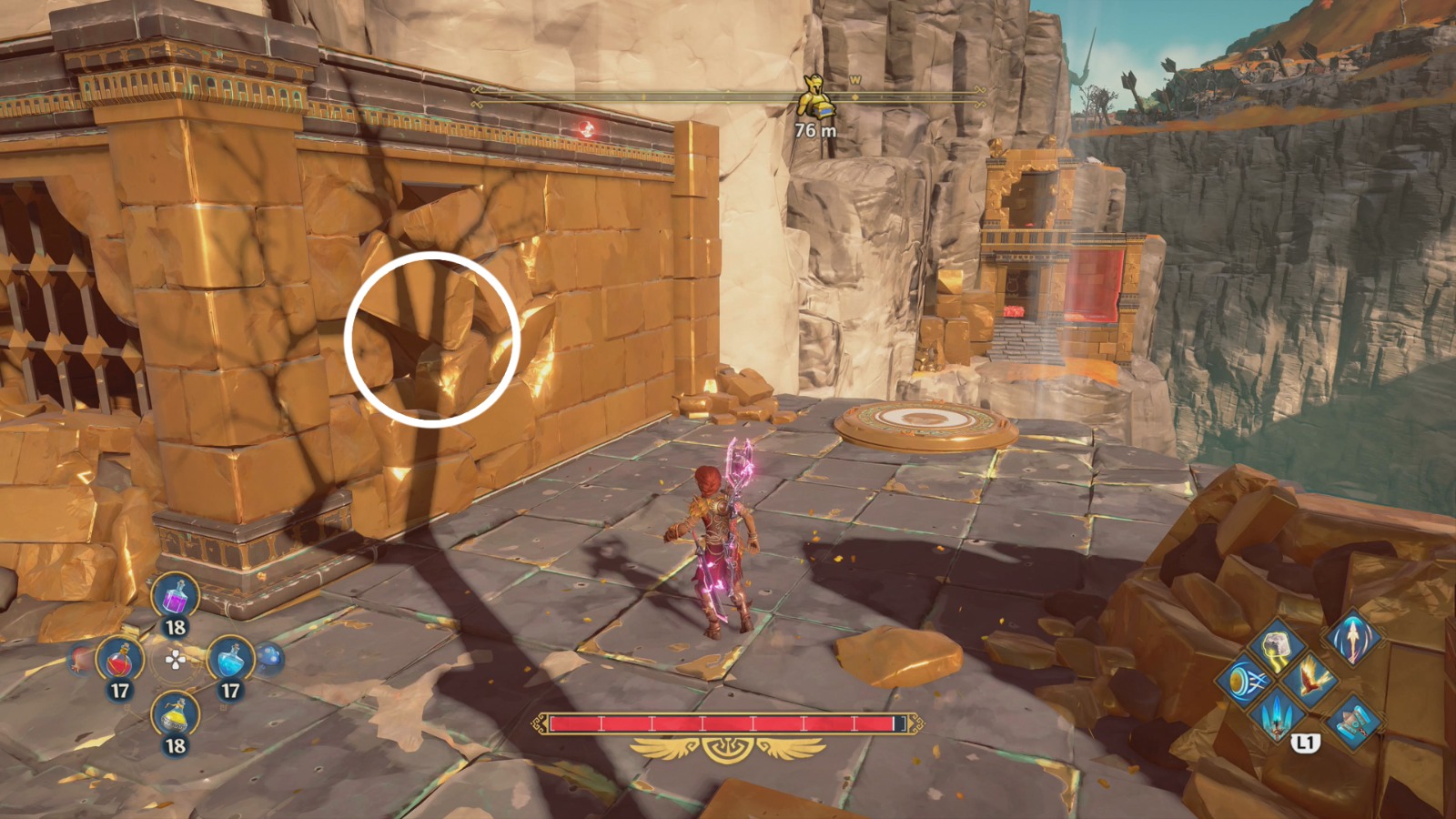Click the 76 m distance label
The height and width of the screenshot is (819, 1456).
(x=814, y=129)
